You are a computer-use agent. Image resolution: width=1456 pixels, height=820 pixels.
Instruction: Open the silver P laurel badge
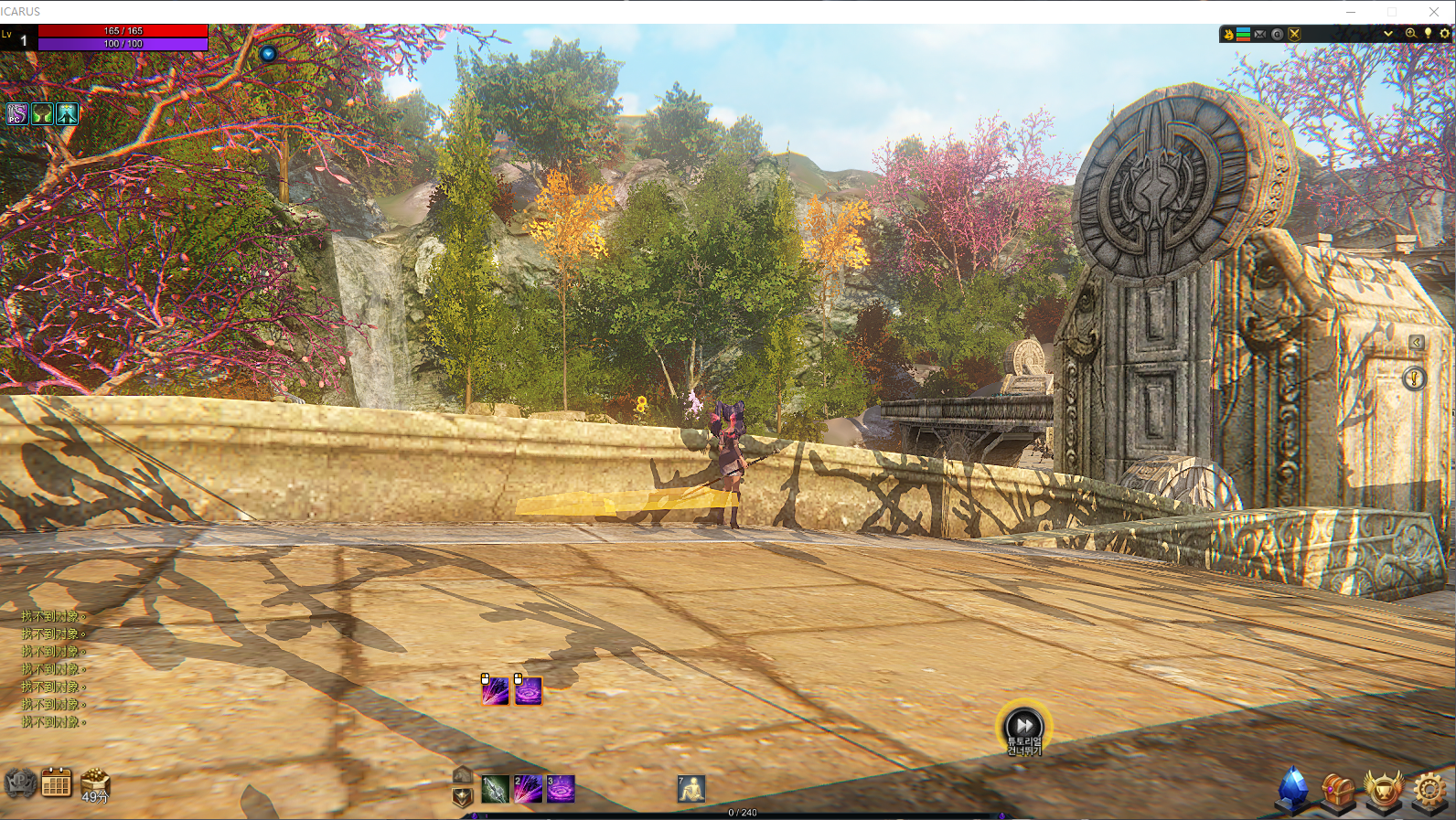pos(20,783)
